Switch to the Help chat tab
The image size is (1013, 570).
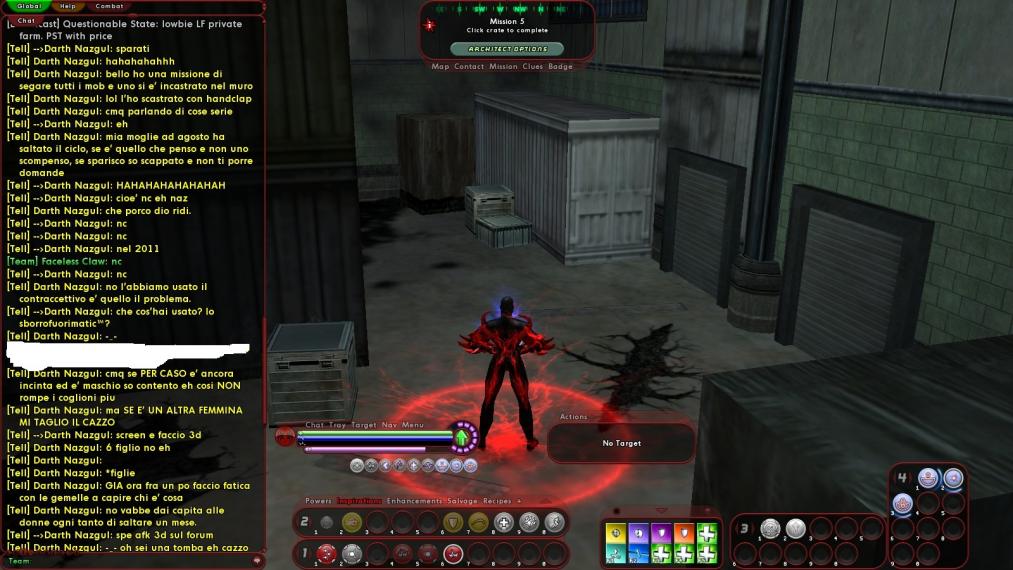[x=68, y=6]
